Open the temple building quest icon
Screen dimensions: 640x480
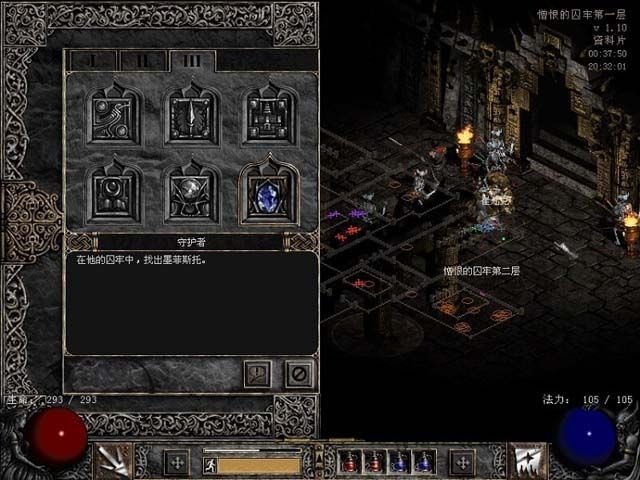tap(268, 116)
